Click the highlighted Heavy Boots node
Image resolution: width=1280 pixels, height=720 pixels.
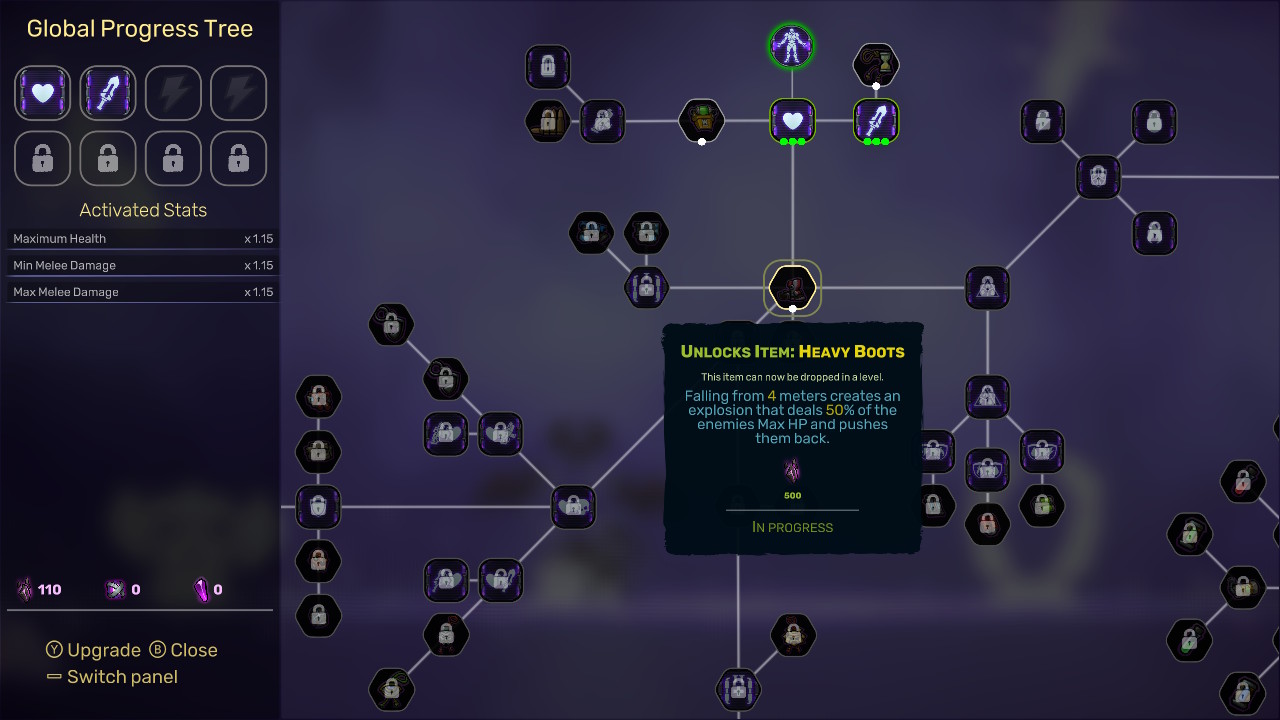(x=791, y=287)
